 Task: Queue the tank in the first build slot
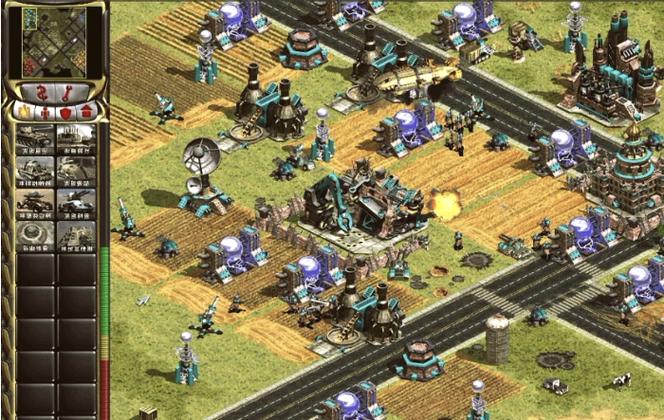35,137
